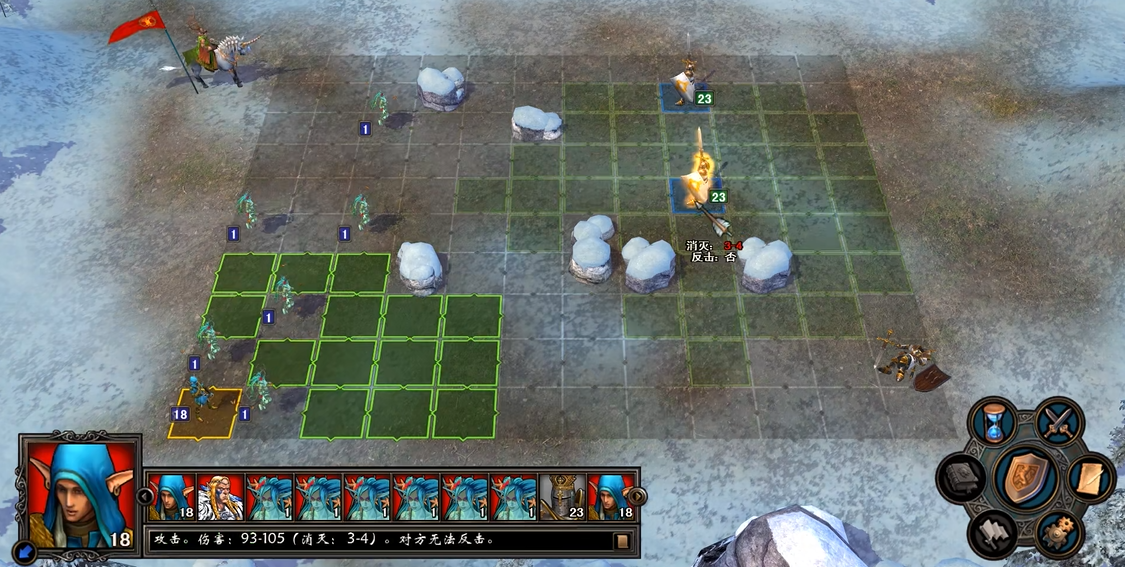This screenshot has width=1125, height=567.
Task: Open the parchment and quill log button
Action: [x=1091, y=478]
